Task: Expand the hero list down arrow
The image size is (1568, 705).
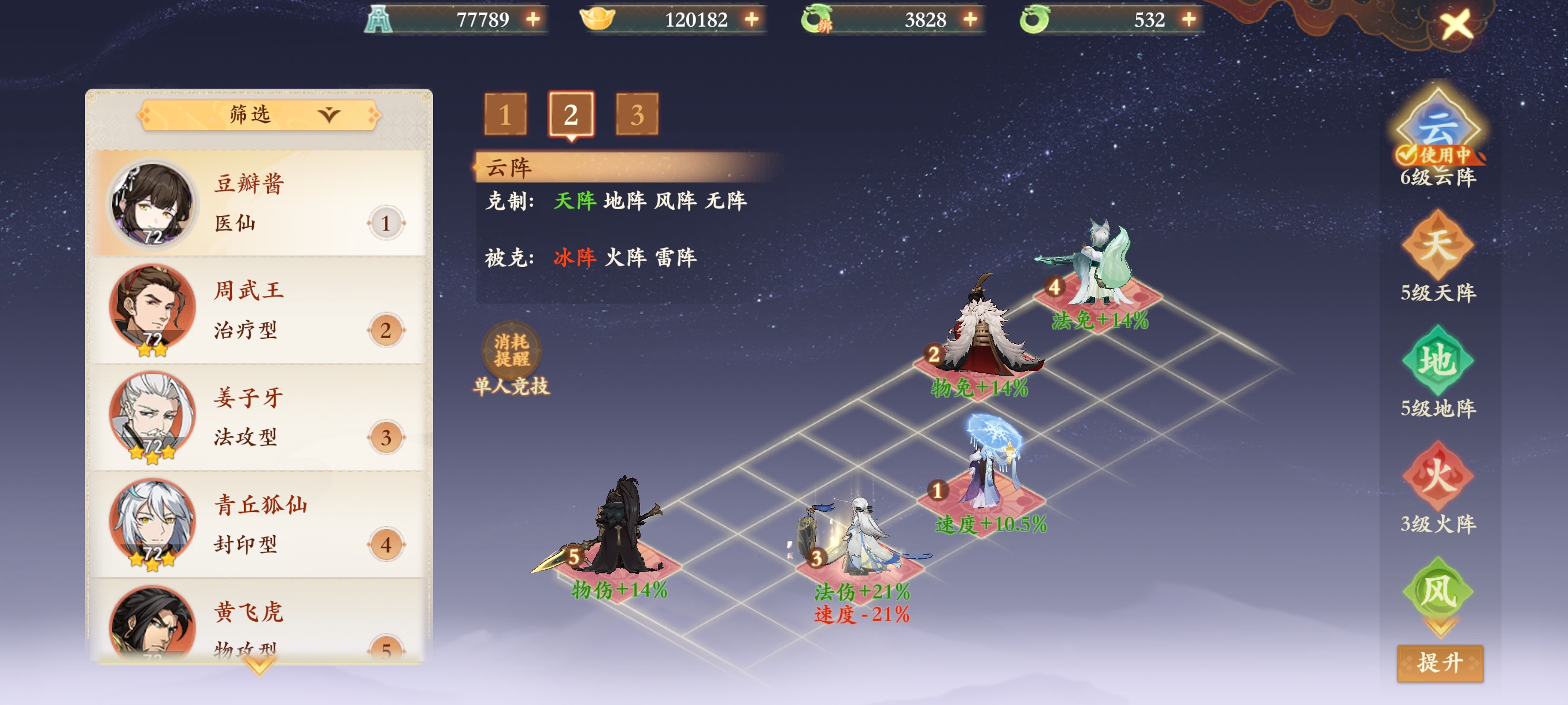Action: [x=259, y=667]
